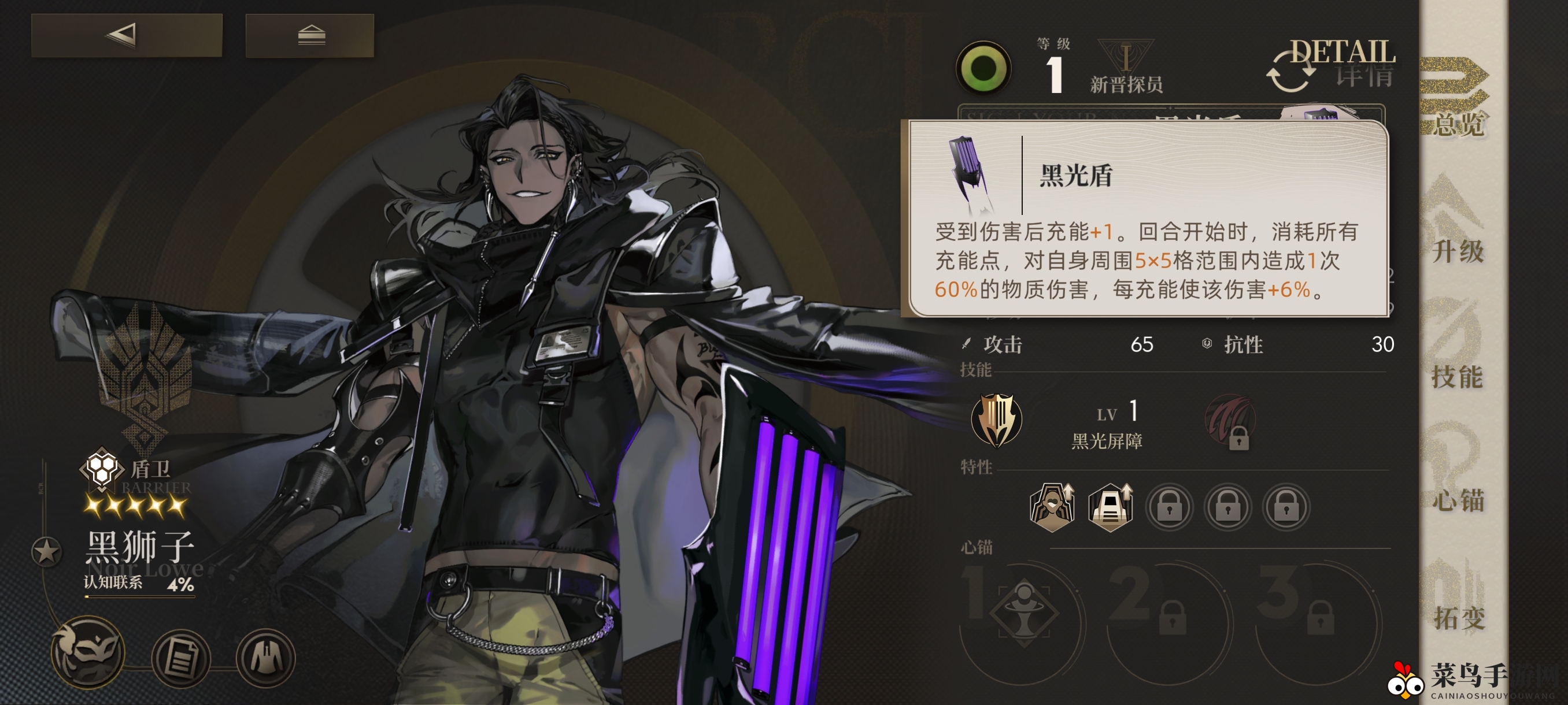
Task: Open the home menu button
Action: (x=310, y=35)
